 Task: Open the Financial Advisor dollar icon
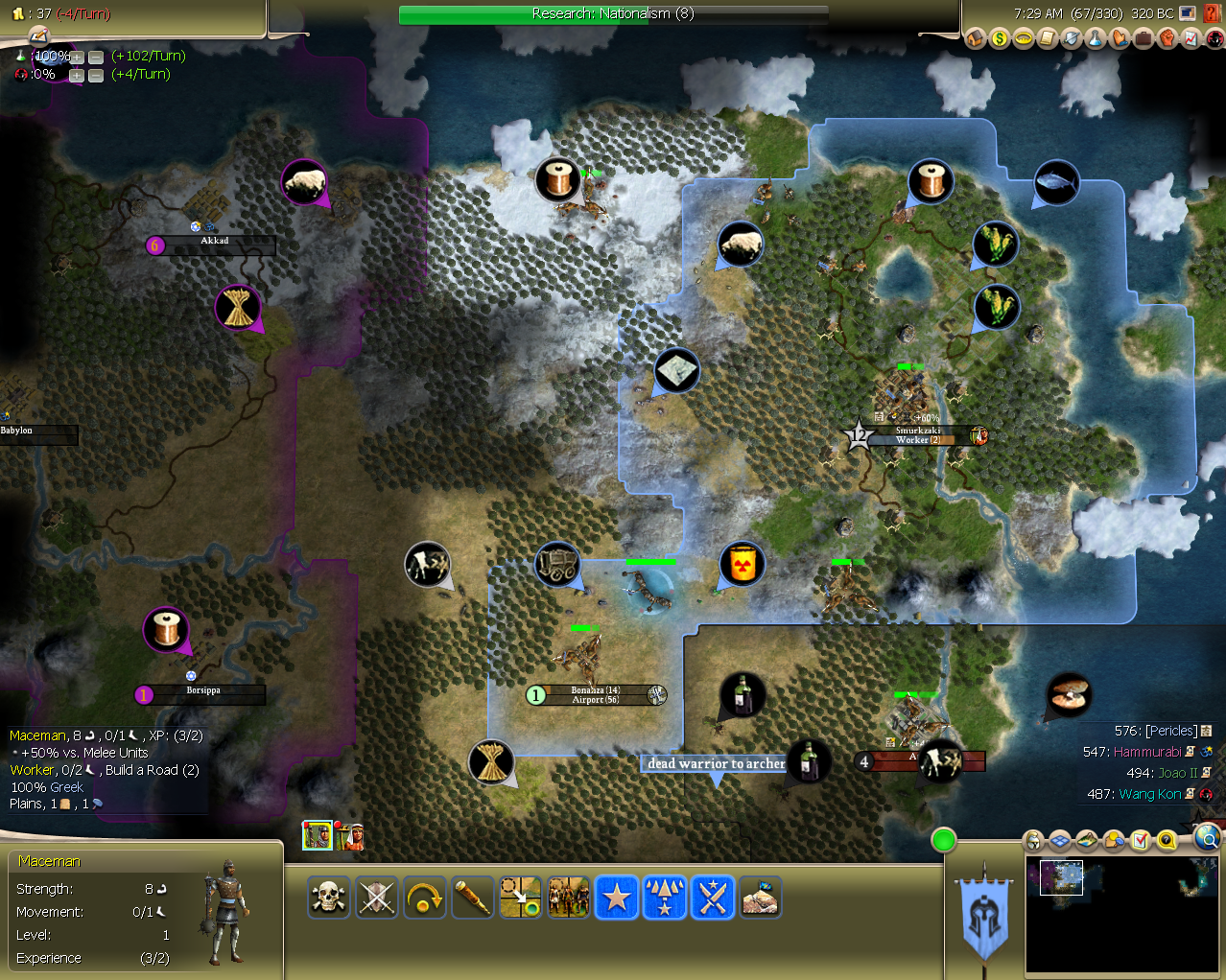[x=1000, y=38]
